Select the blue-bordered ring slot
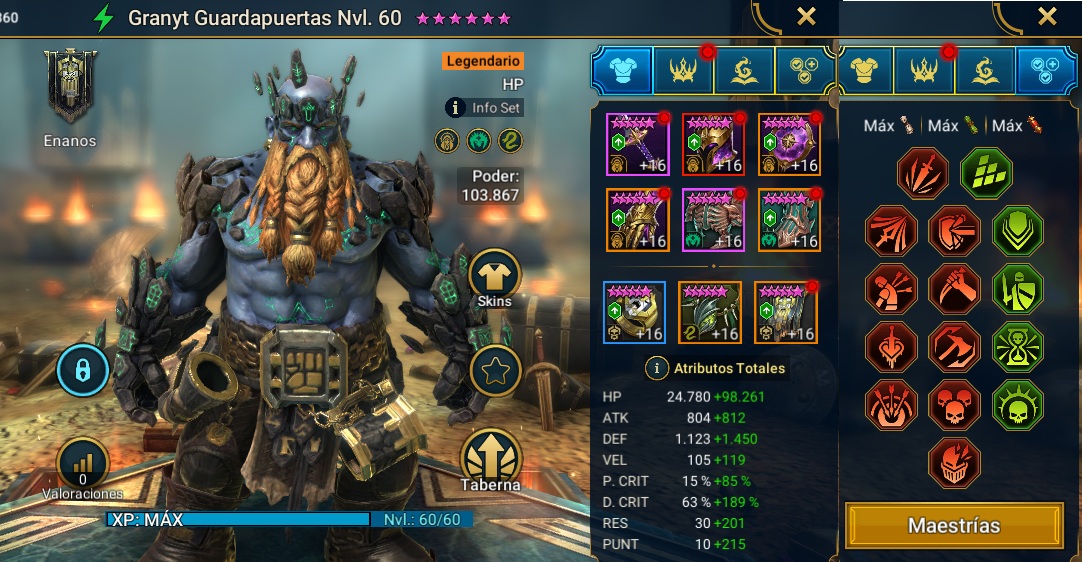 (x=634, y=313)
